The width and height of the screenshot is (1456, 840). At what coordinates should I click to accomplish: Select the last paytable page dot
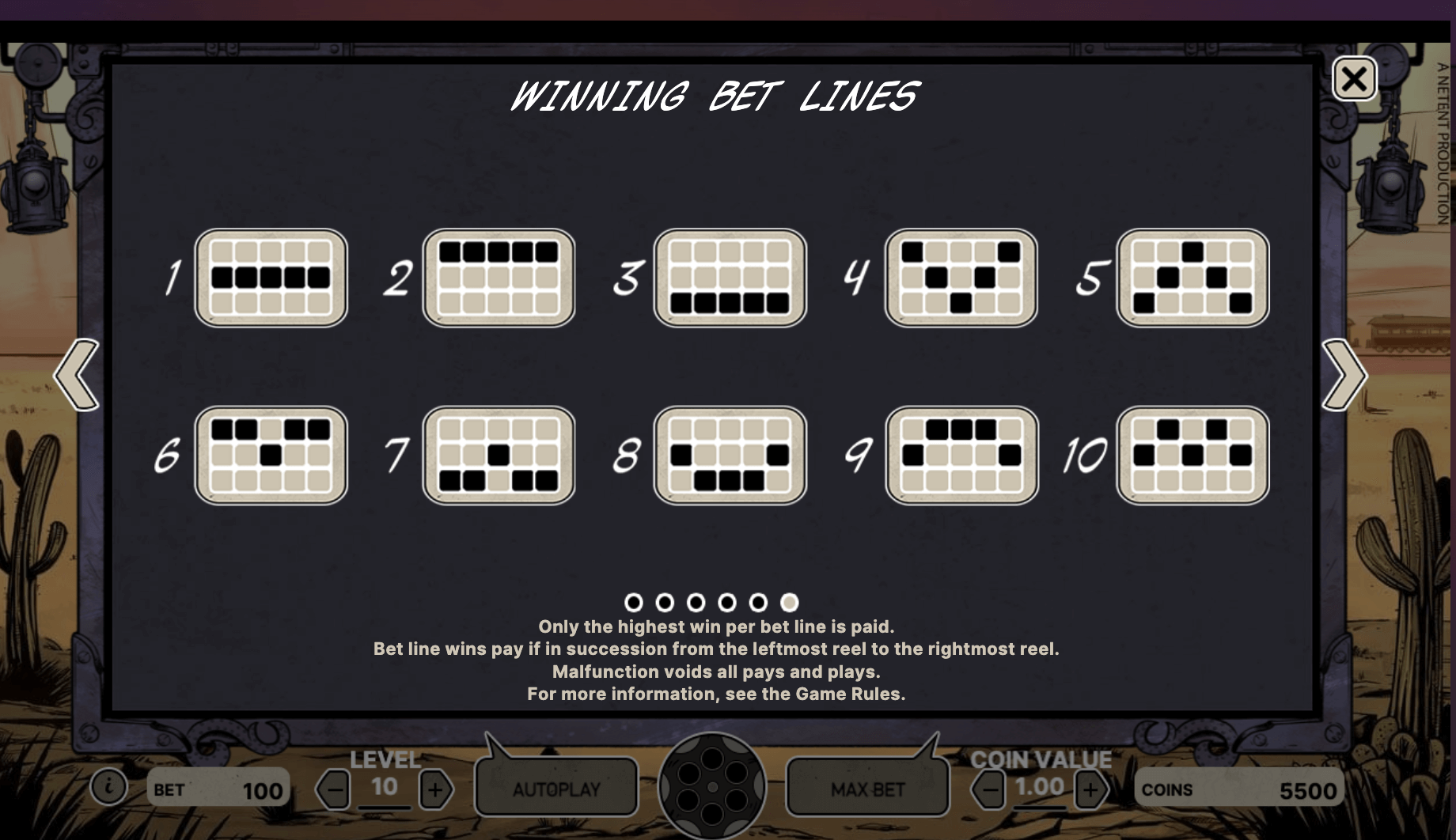tap(789, 603)
